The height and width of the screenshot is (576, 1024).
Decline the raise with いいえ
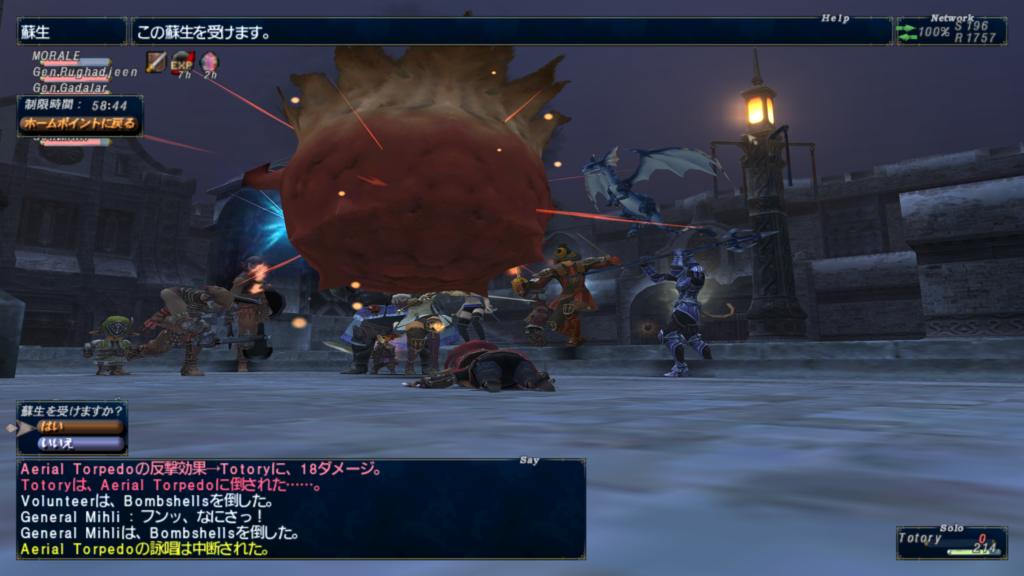pos(79,443)
